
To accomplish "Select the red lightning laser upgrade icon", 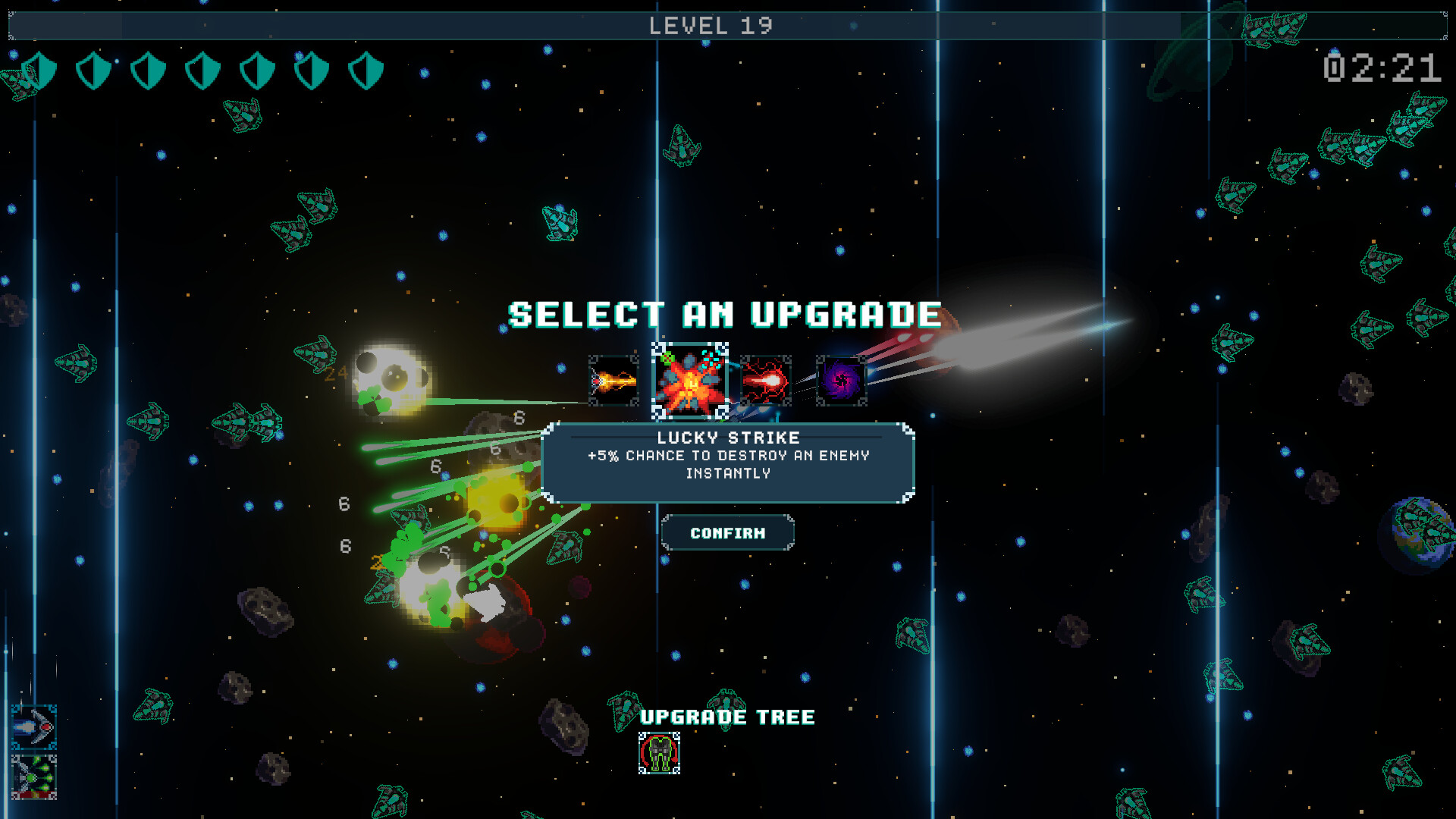I will coord(766,381).
